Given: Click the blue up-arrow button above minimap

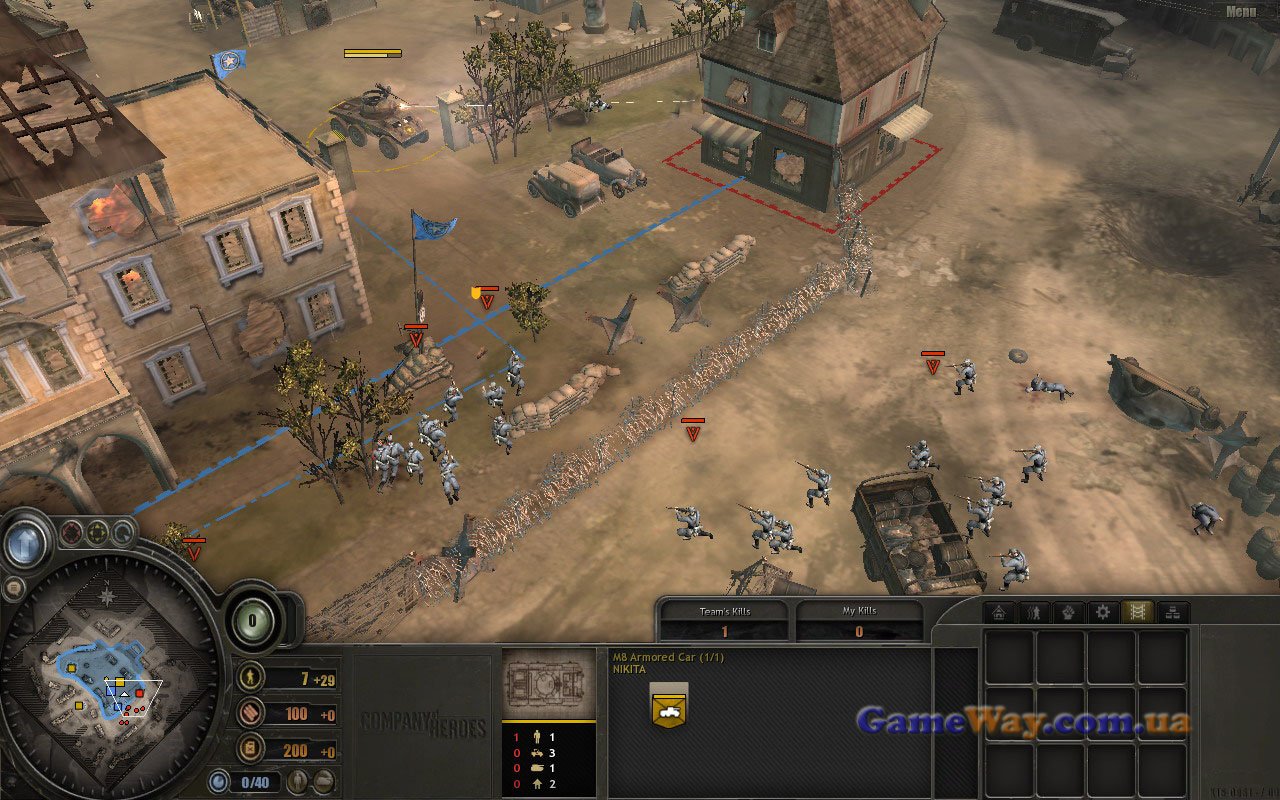Looking at the screenshot, I should tap(23, 543).
